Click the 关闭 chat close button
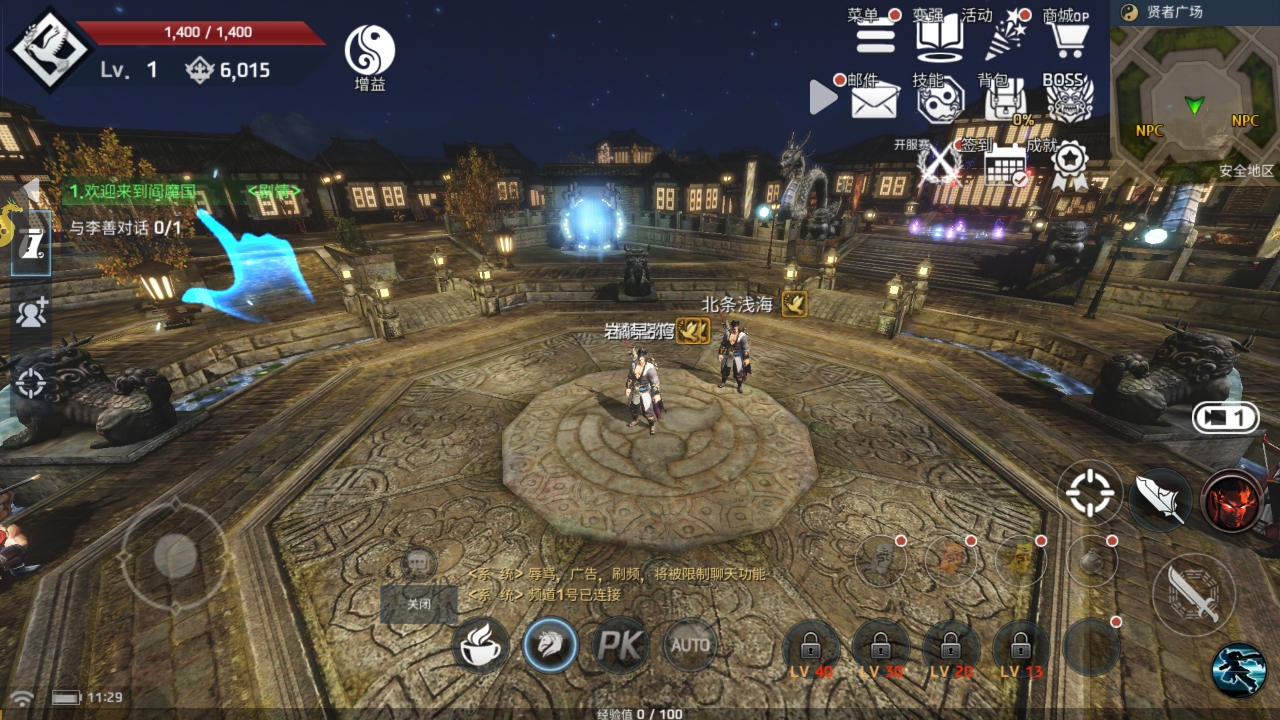This screenshot has width=1280, height=720. (x=419, y=604)
